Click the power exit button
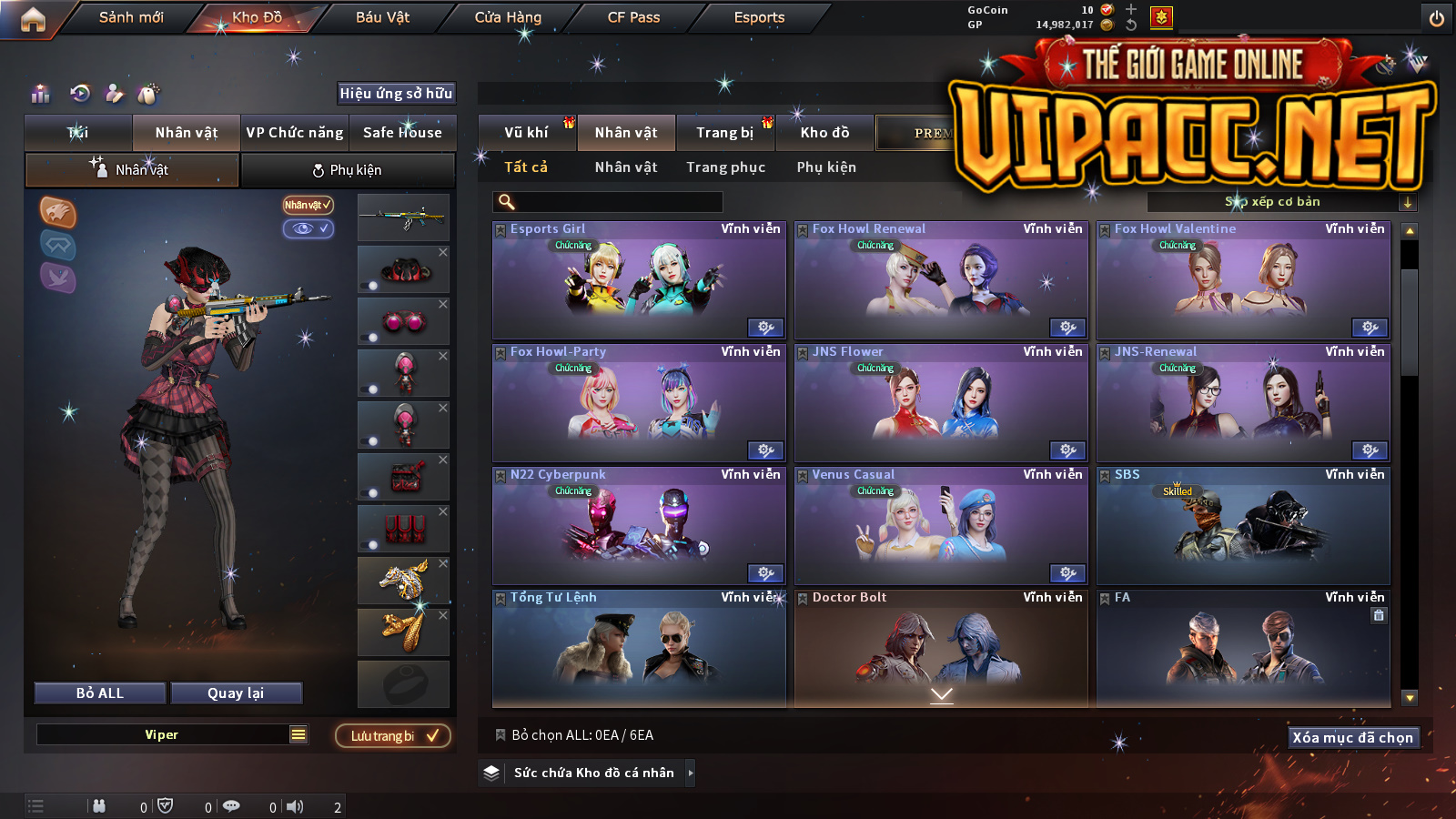This screenshot has width=1456, height=819. pos(1436,18)
